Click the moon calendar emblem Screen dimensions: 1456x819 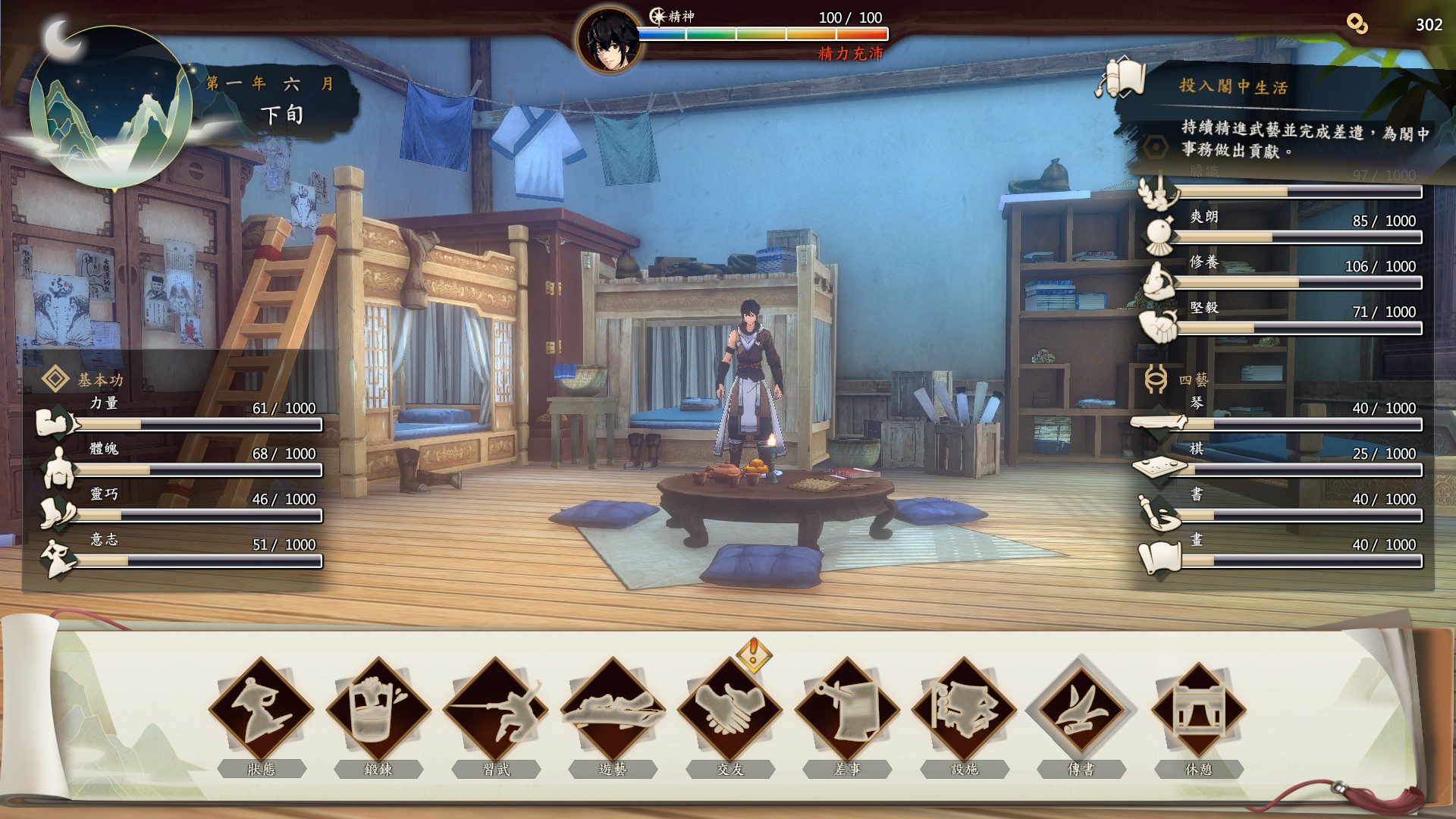110,106
